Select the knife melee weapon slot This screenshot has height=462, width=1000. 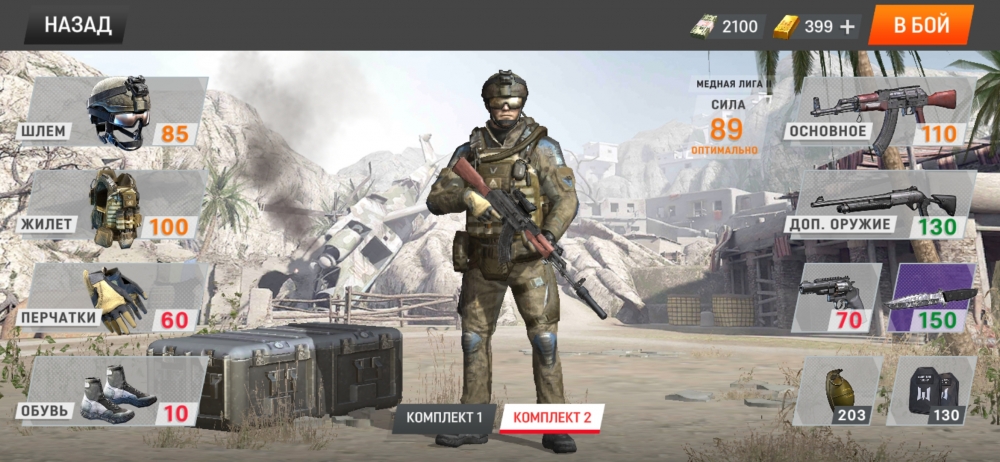pyautogui.click(x=931, y=299)
